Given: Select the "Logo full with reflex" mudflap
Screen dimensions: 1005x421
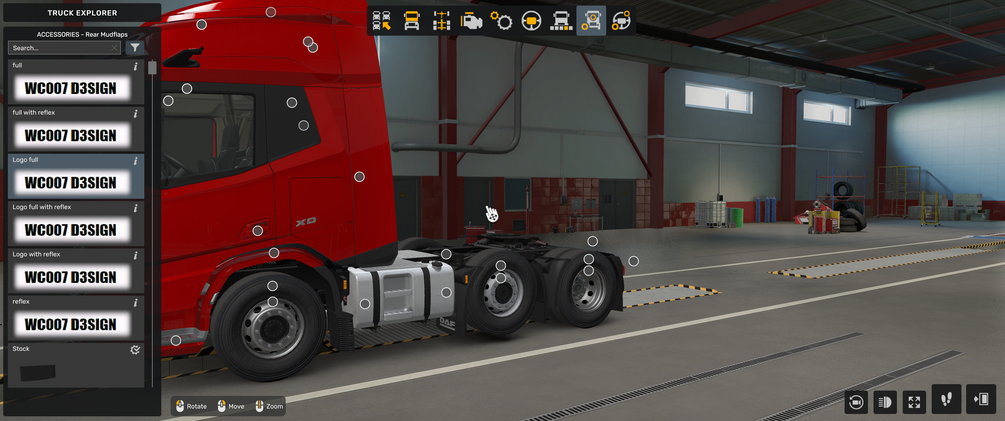Looking at the screenshot, I should tap(71, 229).
